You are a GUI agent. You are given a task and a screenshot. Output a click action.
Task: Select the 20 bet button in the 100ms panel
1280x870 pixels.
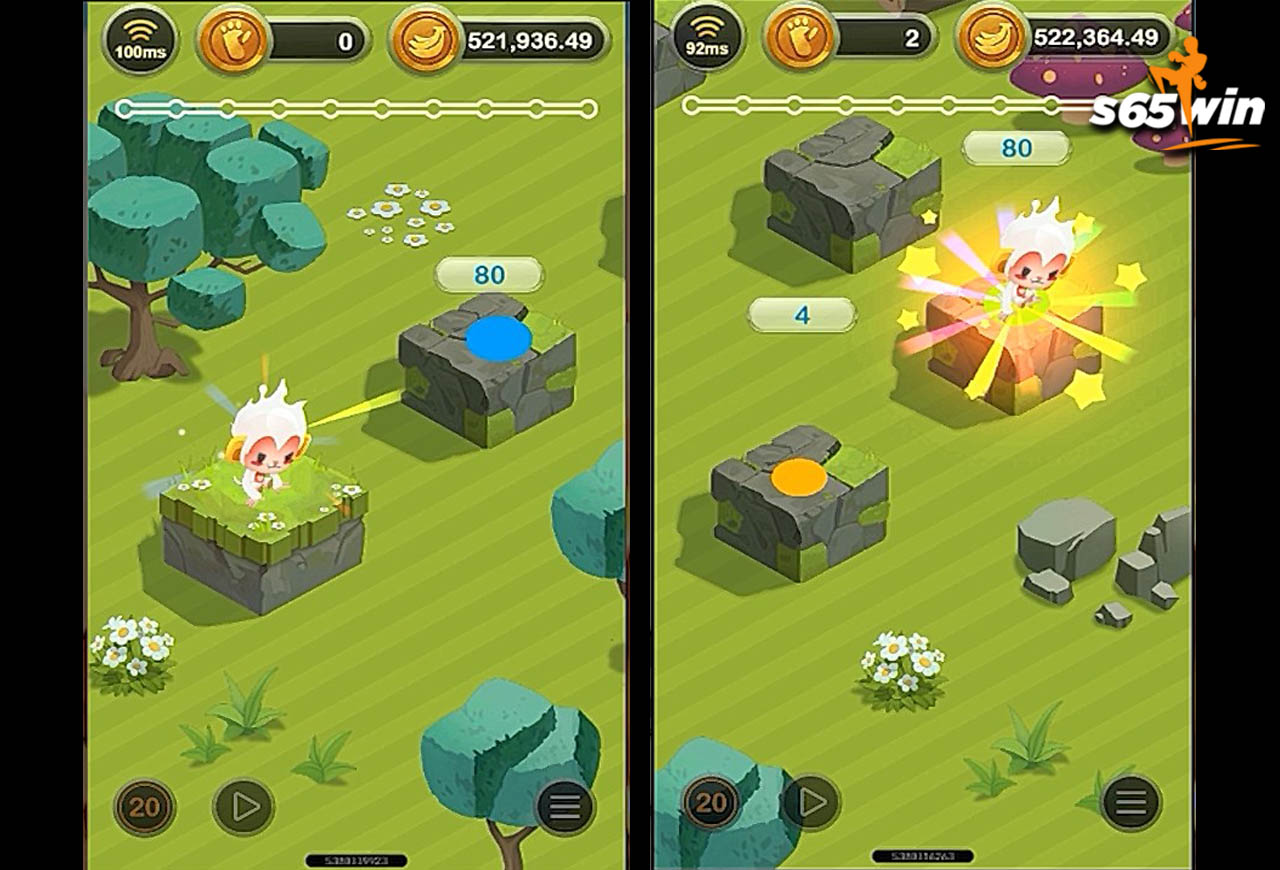pyautogui.click(x=145, y=807)
